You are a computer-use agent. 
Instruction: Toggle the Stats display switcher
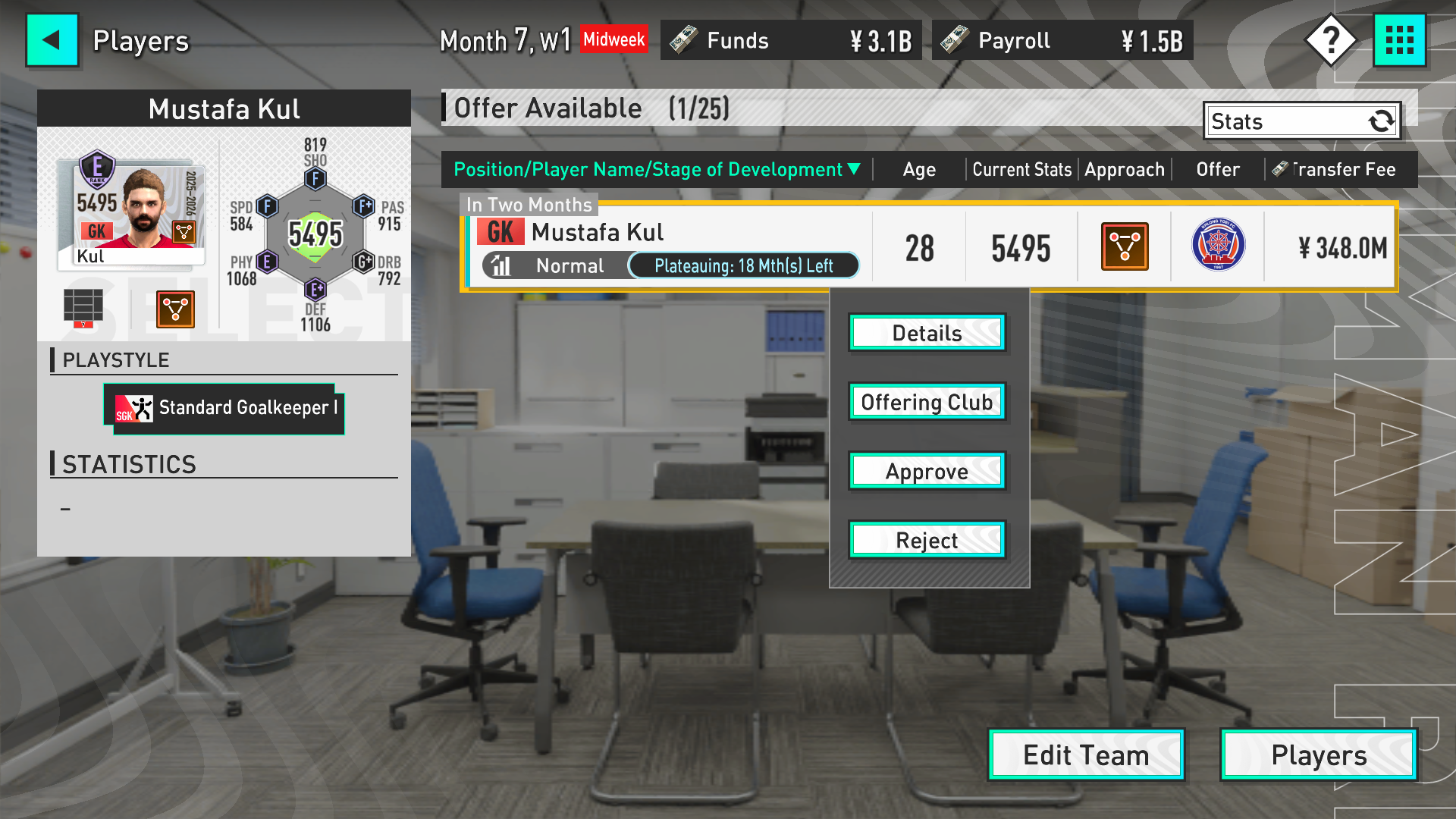[x=1301, y=121]
